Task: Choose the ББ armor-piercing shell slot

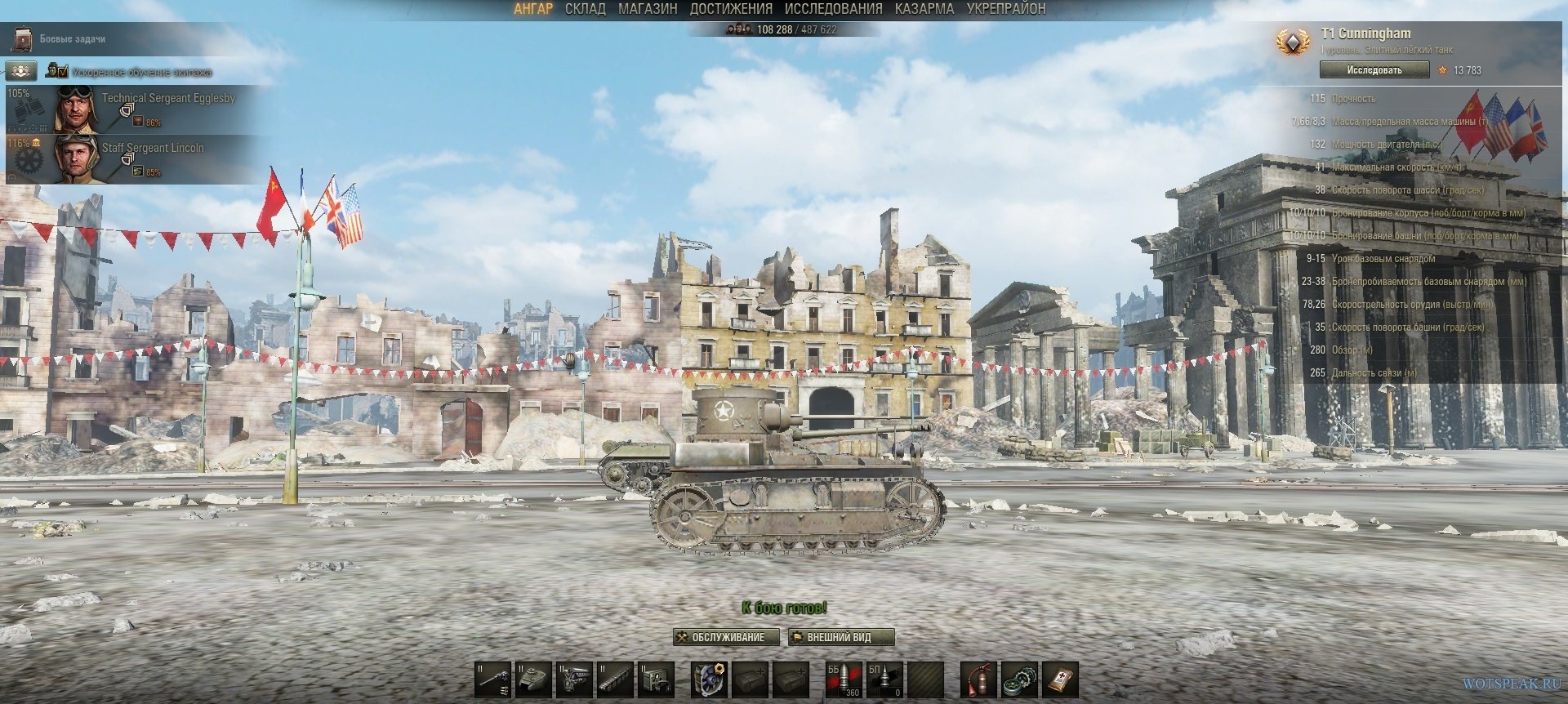Action: [843, 679]
